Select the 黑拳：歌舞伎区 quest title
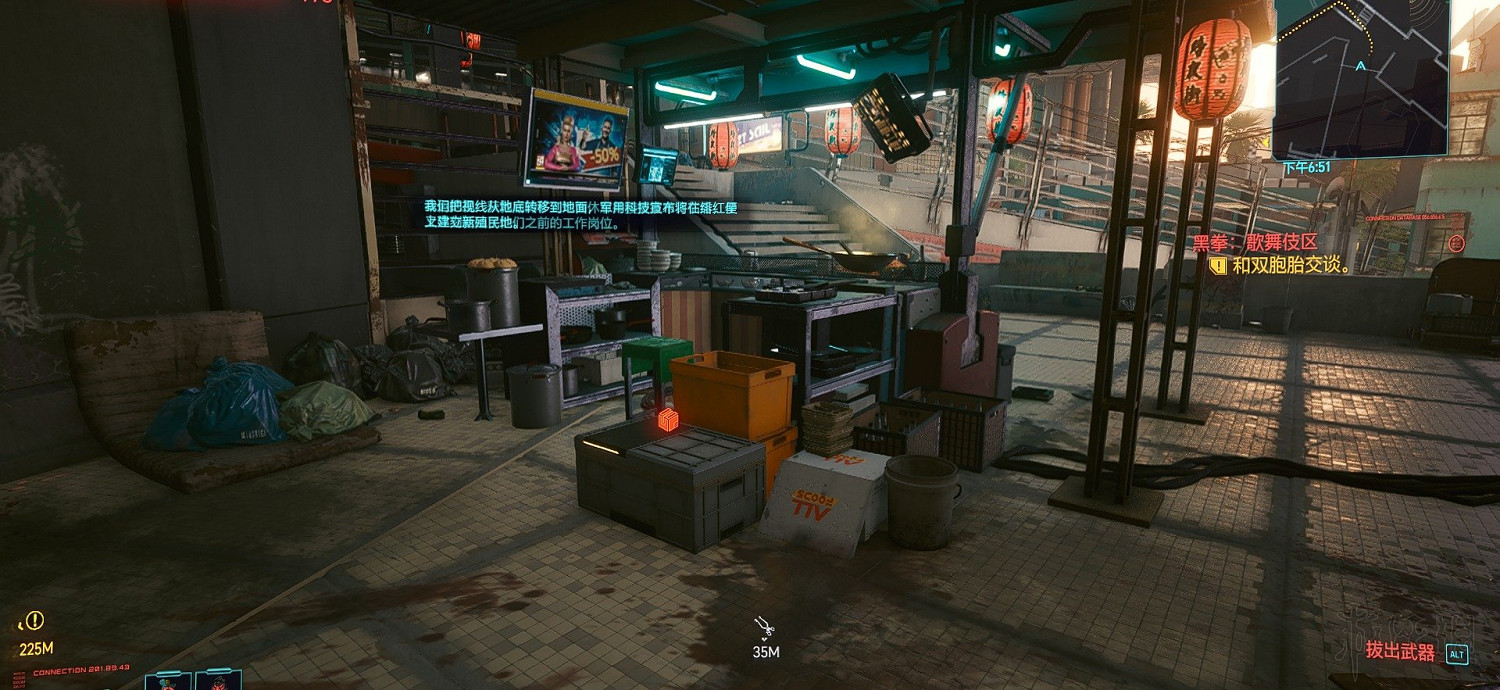1500x690 pixels. click(1255, 243)
